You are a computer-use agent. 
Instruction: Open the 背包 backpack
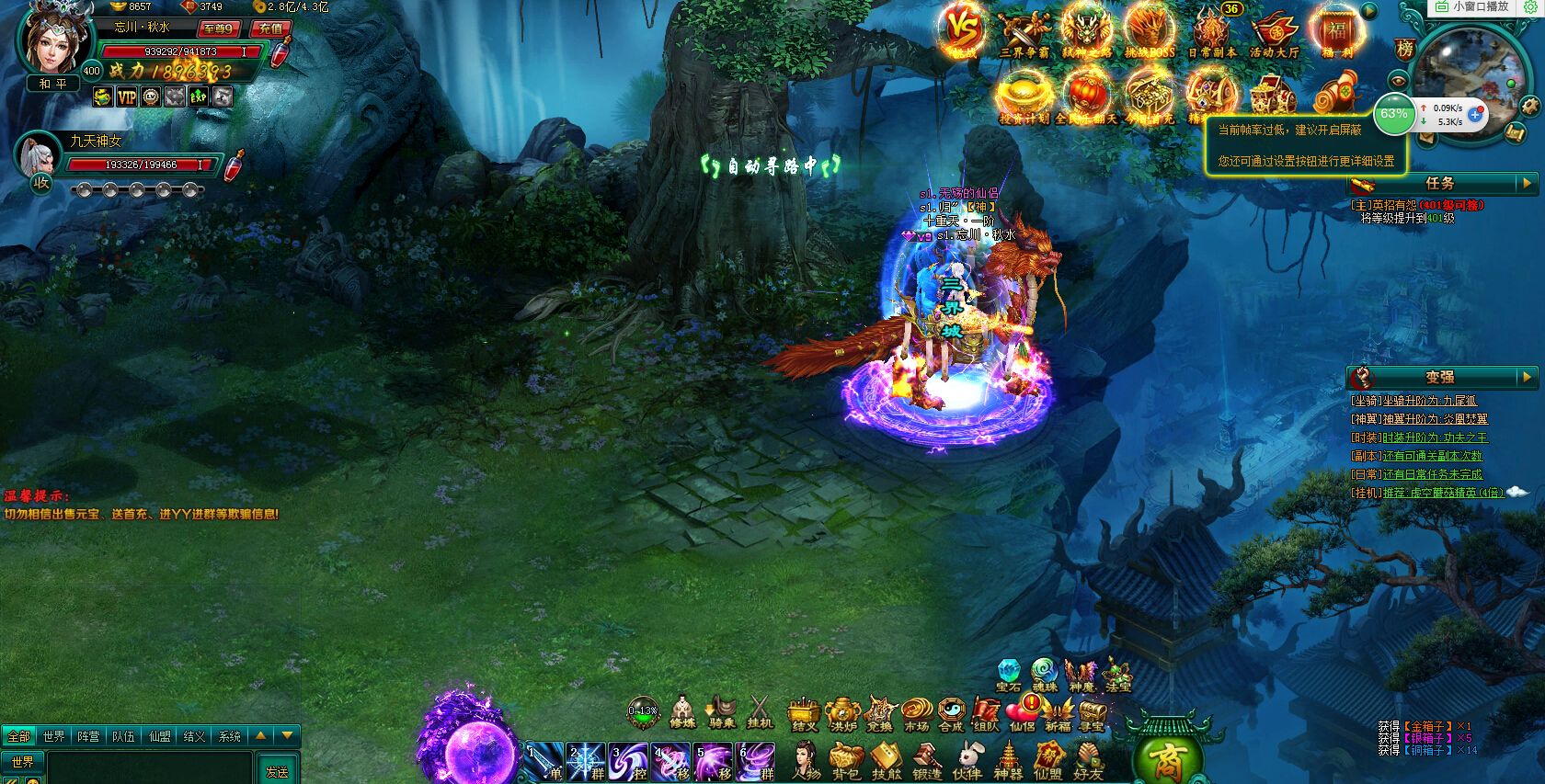click(x=845, y=761)
